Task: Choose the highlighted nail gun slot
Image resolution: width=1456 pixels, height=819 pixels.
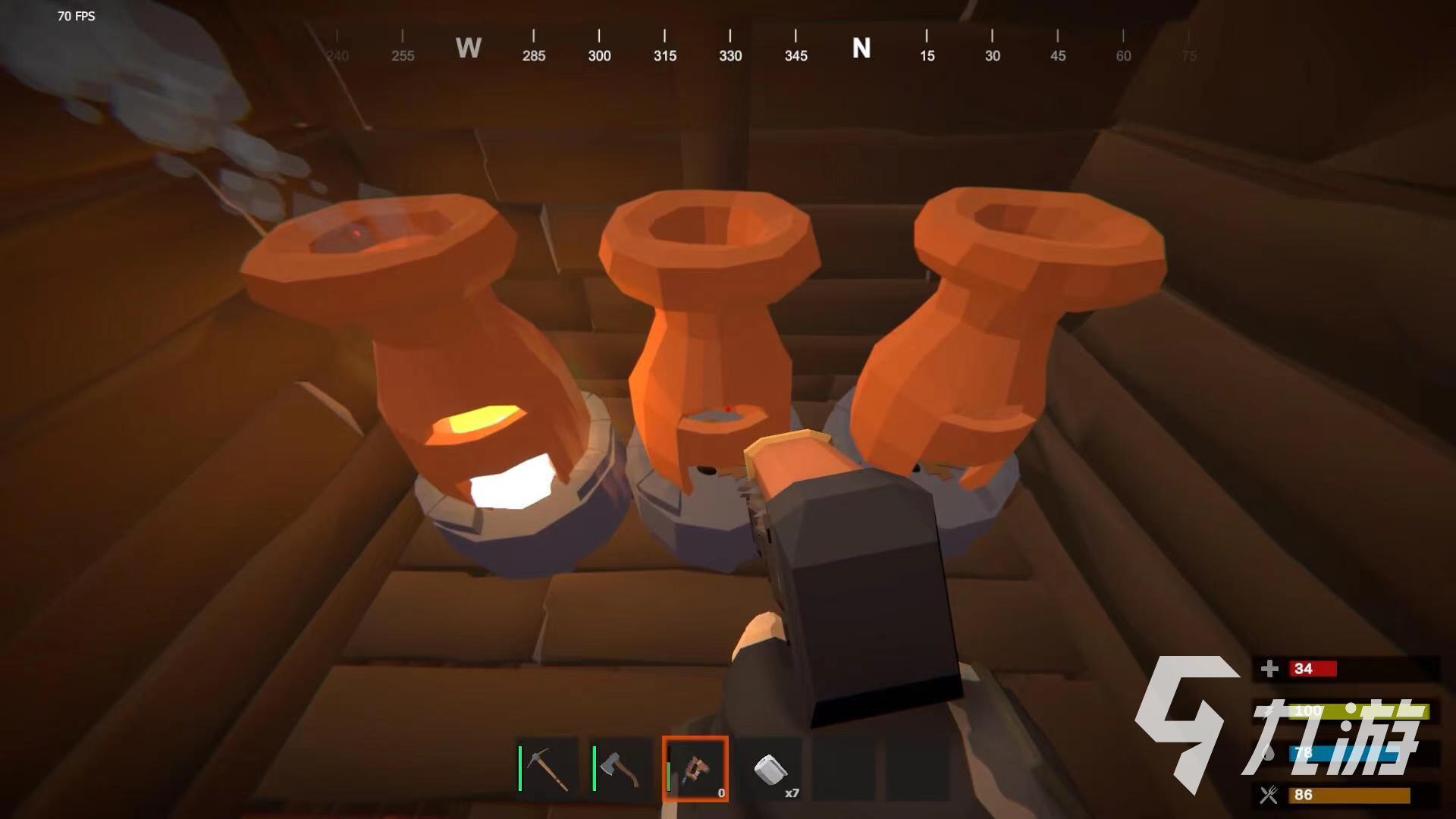Action: (x=695, y=769)
